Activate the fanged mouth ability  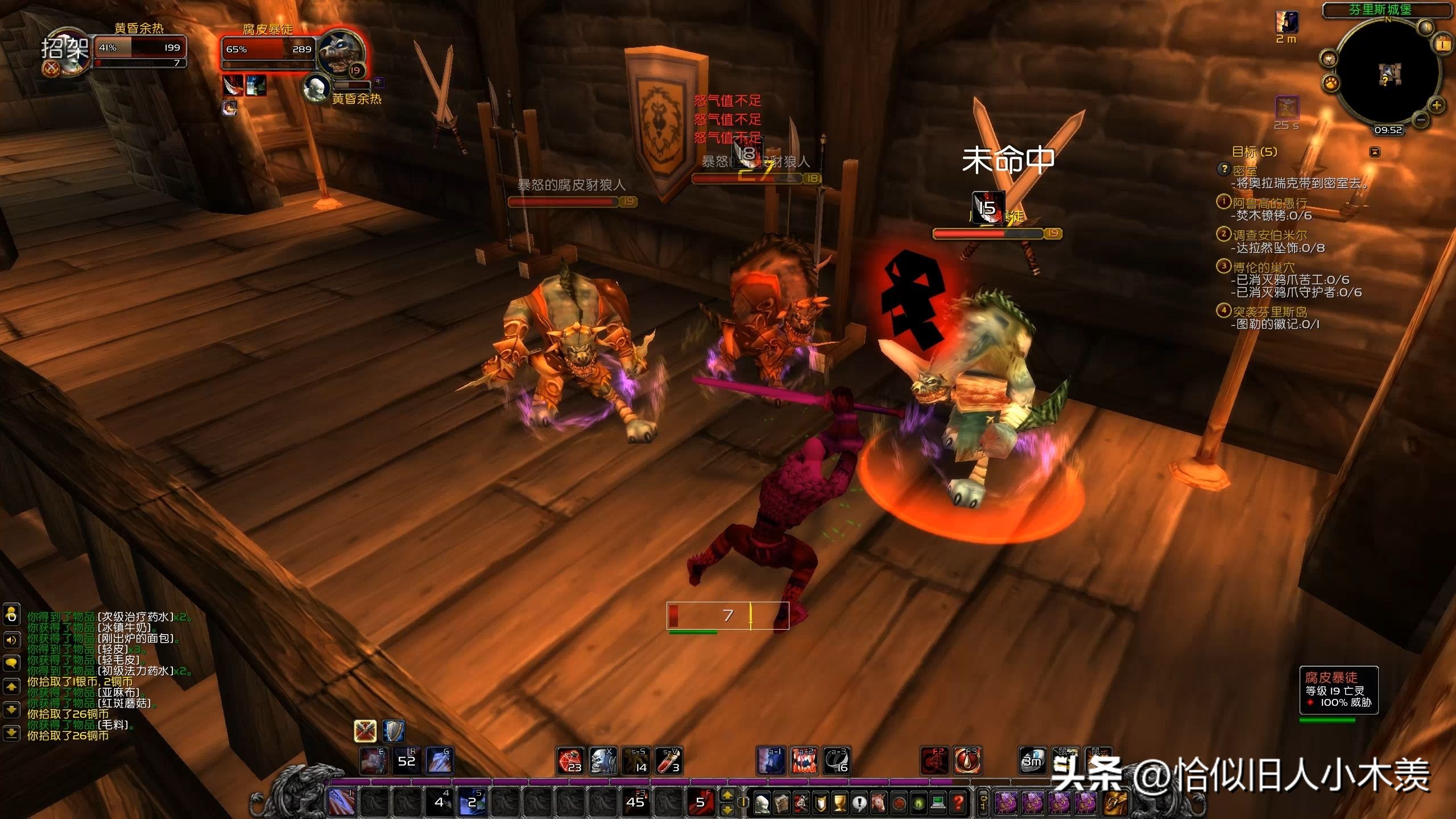pos(804,761)
